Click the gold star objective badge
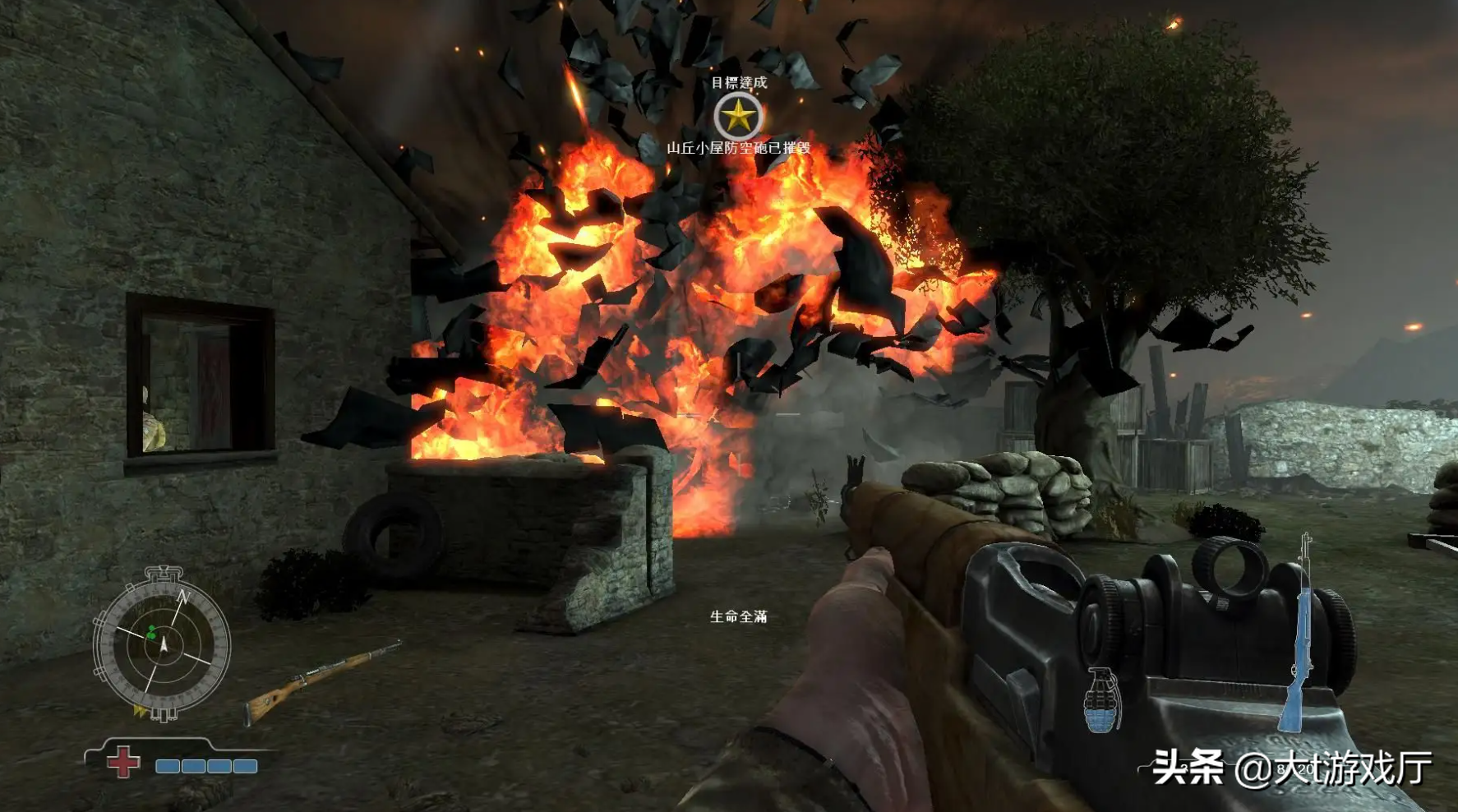 [x=738, y=117]
